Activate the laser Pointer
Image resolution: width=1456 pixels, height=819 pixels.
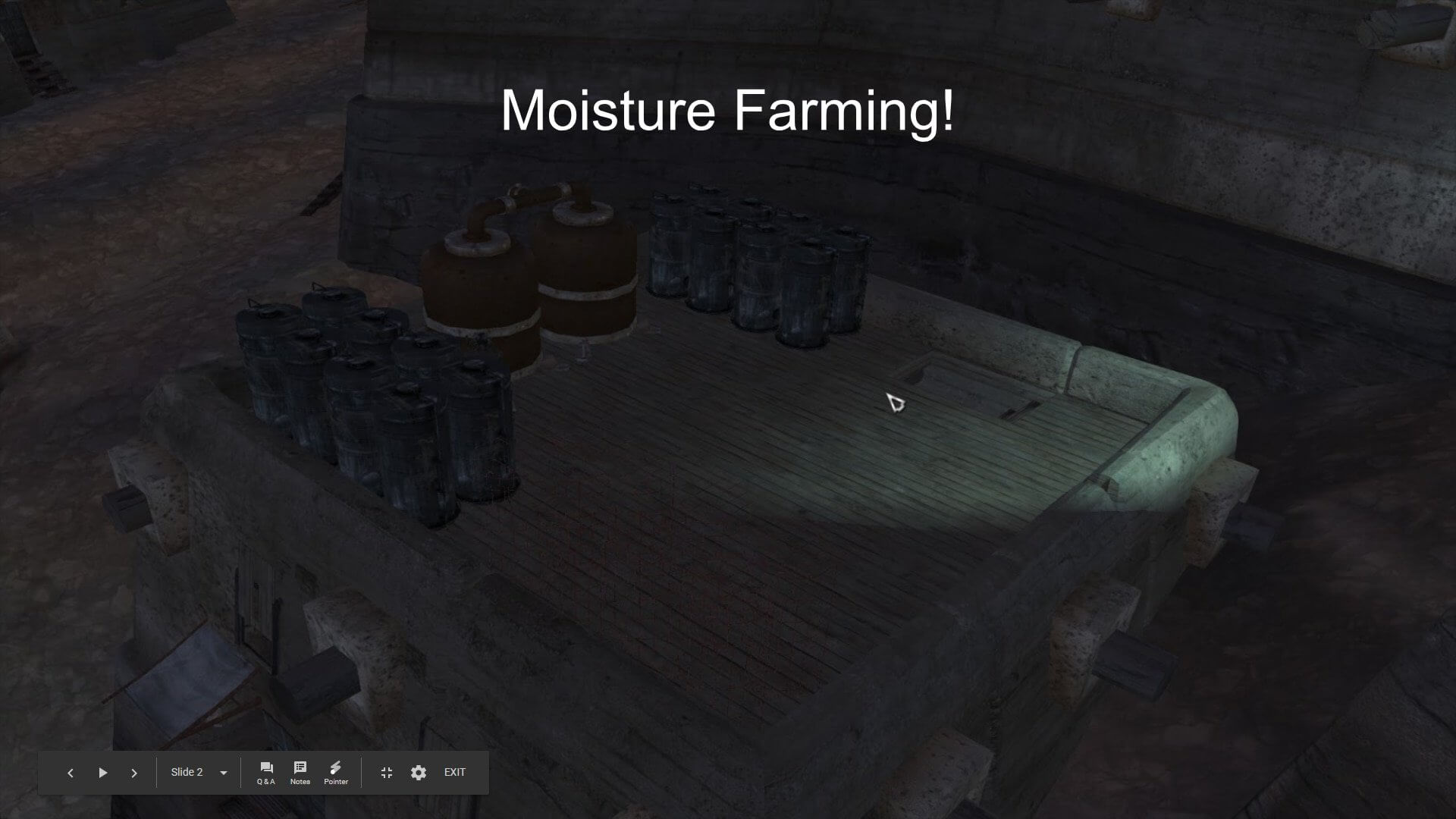click(336, 773)
